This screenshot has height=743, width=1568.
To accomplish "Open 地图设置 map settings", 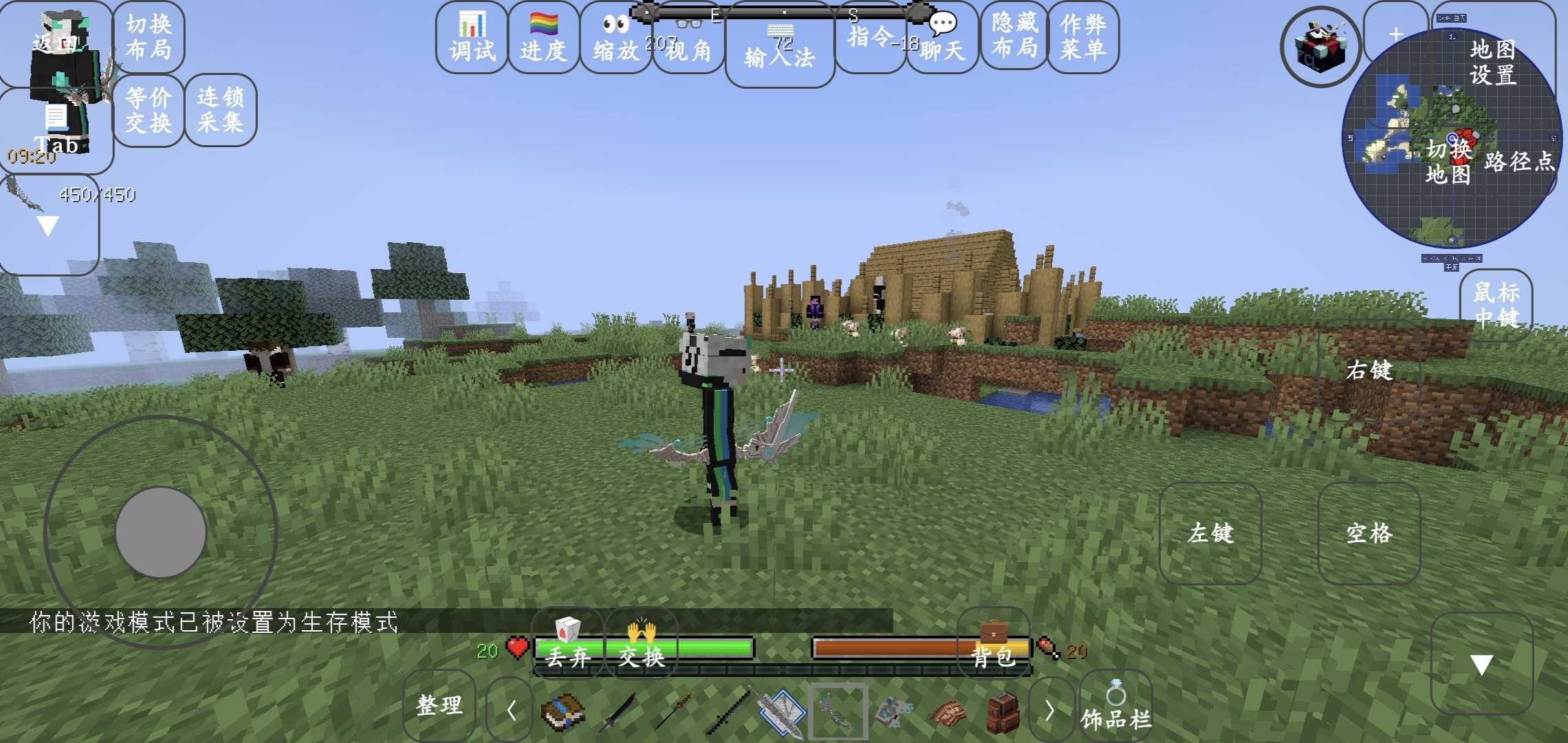I will (1493, 62).
